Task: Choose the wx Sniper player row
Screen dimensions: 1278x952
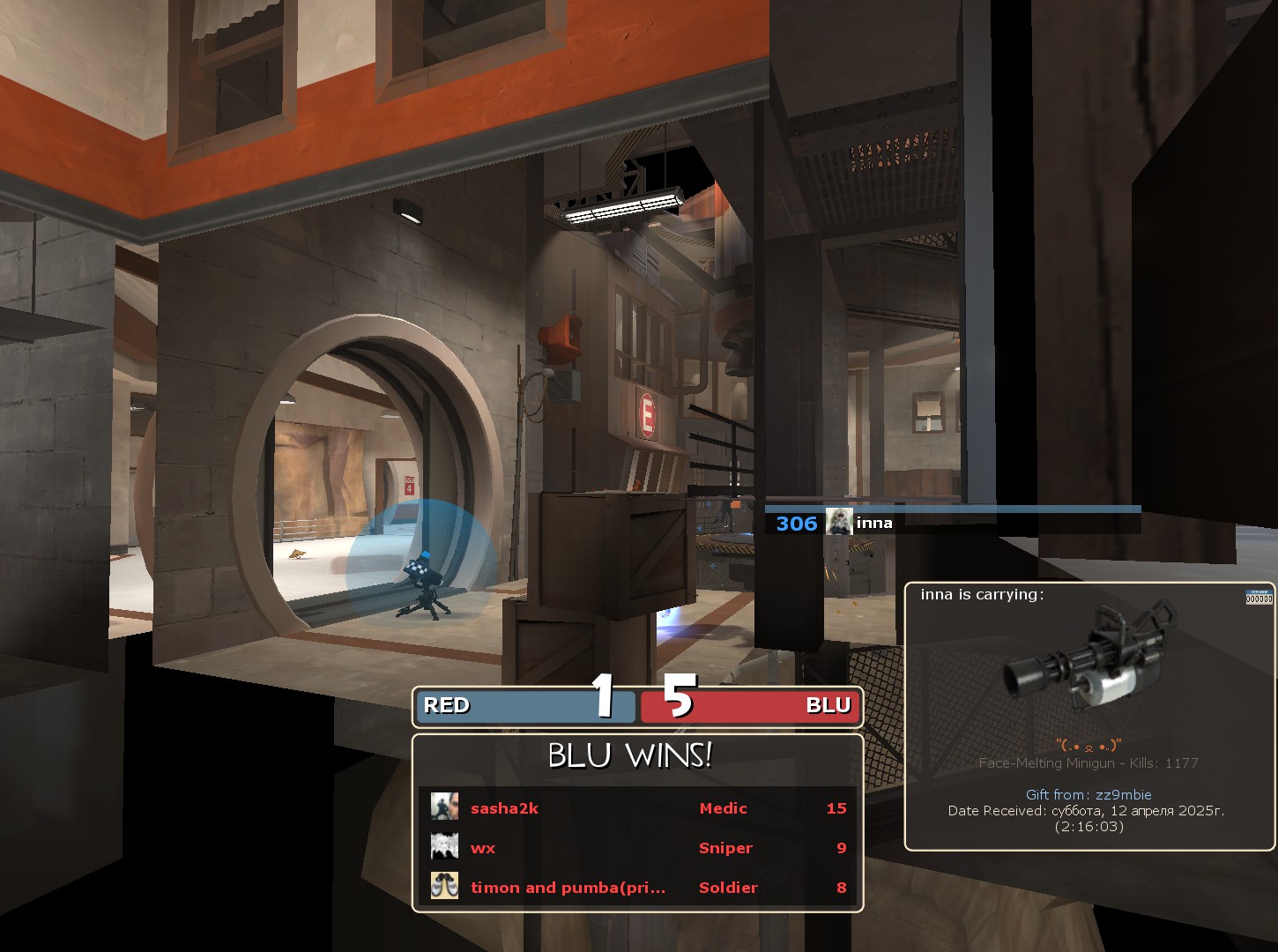Action: pyautogui.click(x=636, y=847)
